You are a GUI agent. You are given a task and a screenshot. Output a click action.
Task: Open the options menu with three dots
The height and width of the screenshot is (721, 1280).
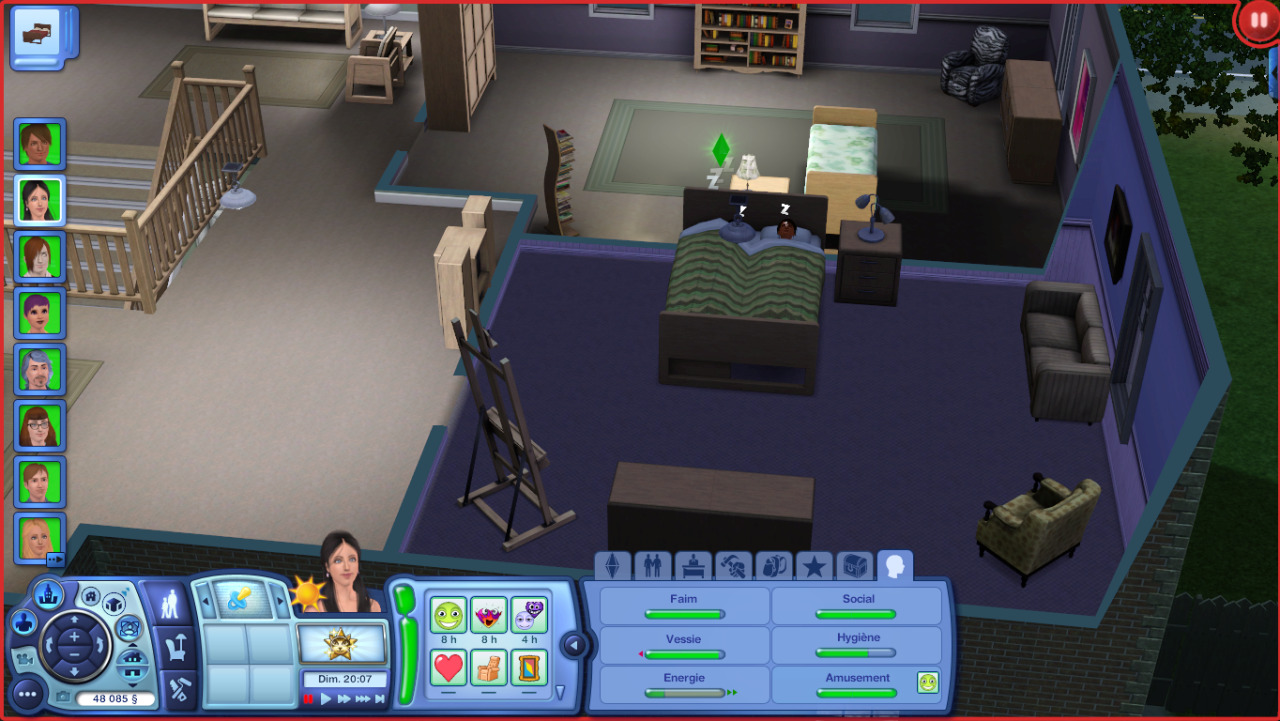tap(27, 692)
